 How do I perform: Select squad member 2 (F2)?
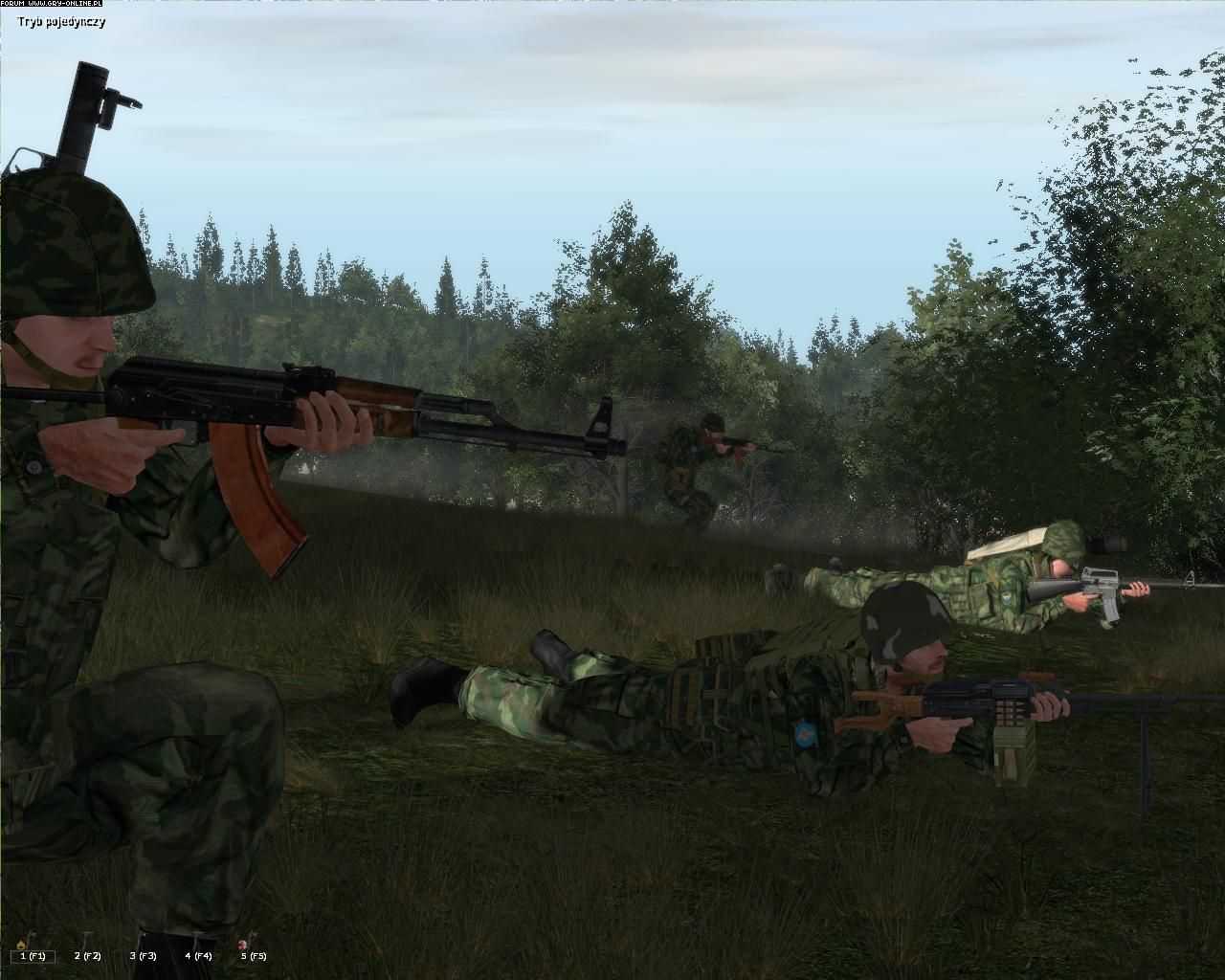(88, 955)
